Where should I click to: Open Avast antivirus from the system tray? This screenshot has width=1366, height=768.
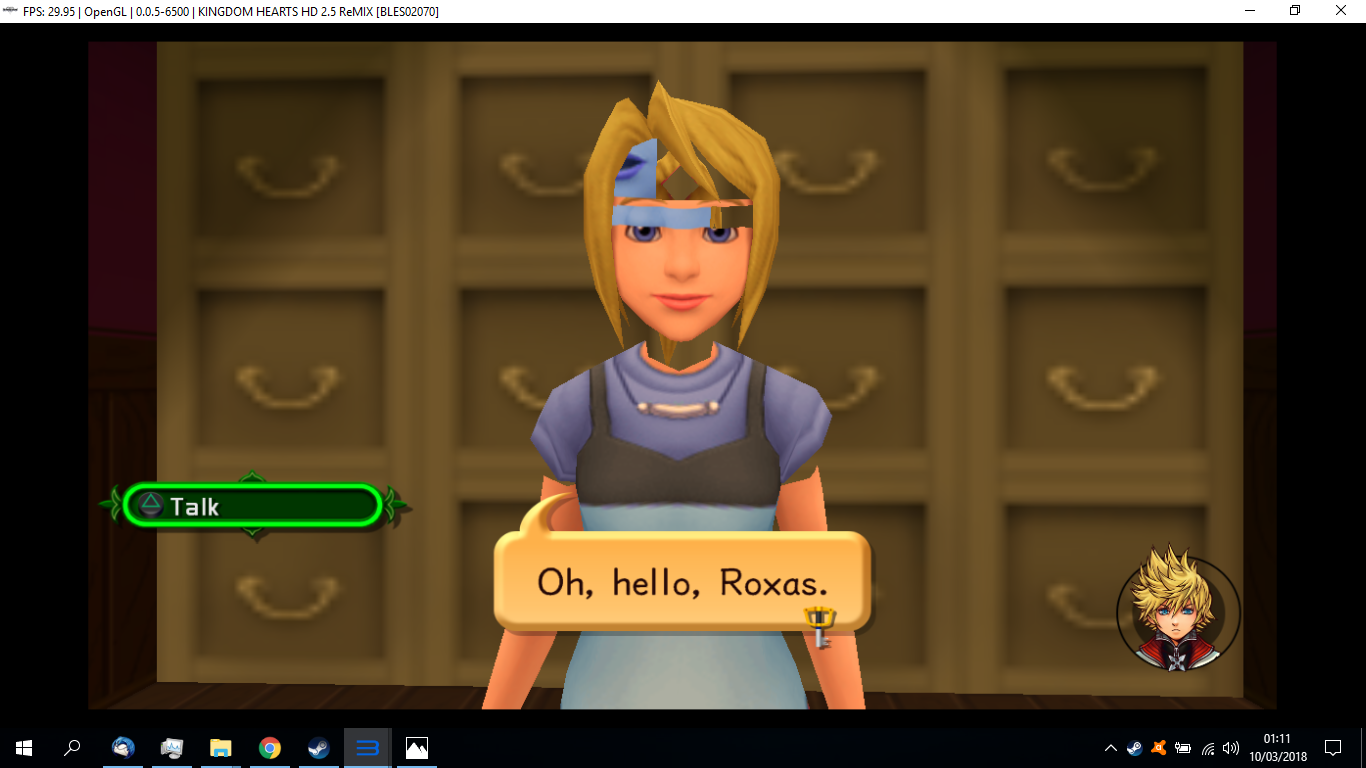tap(1158, 748)
